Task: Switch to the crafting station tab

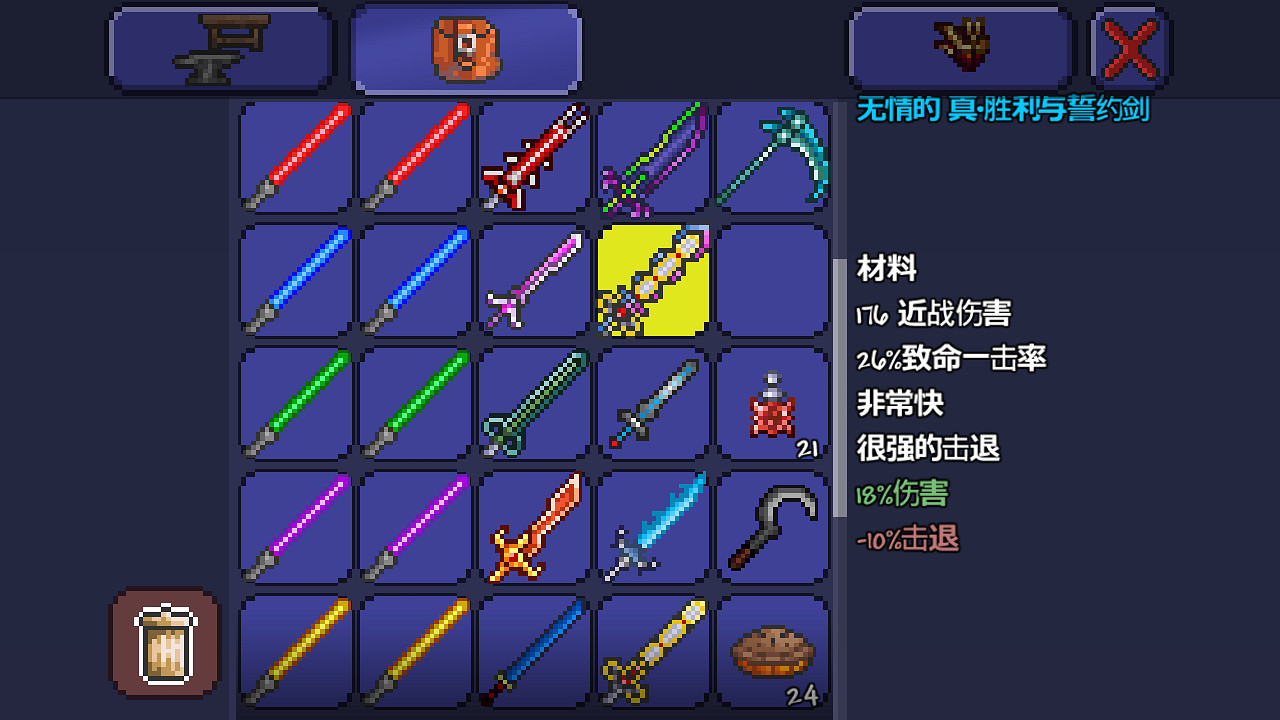Action: tap(220, 47)
